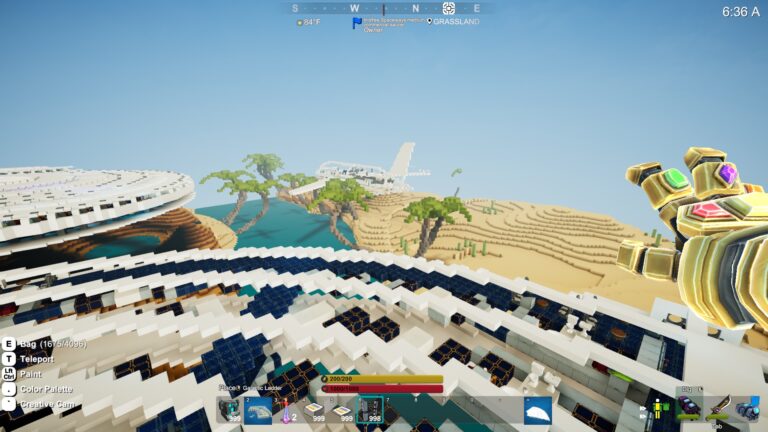Viewport: 768px width, 432px height.
Task: Select the purple gadget tool slot
Action: [689, 407]
